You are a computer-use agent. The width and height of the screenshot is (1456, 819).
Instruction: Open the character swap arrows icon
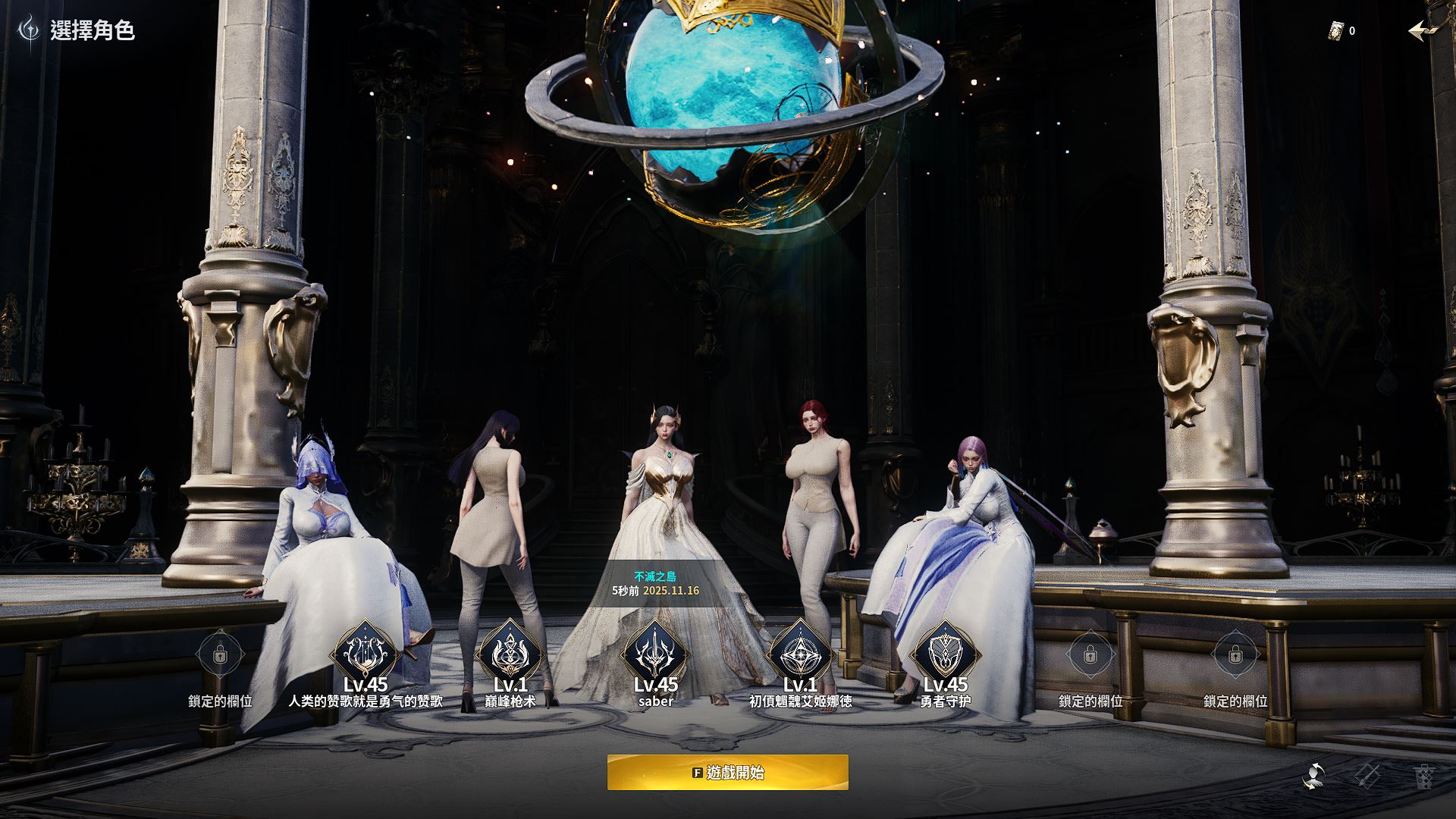click(1313, 776)
